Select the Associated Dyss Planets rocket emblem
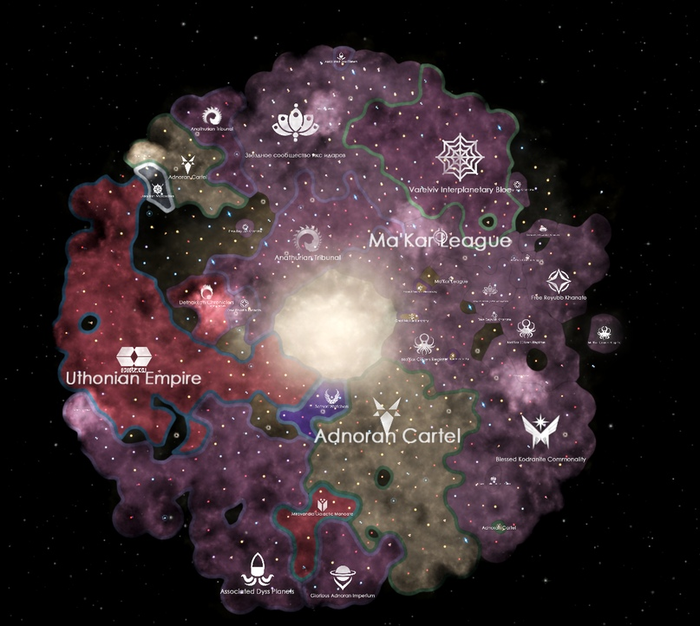Screen dimensions: 700x626 coord(260,569)
